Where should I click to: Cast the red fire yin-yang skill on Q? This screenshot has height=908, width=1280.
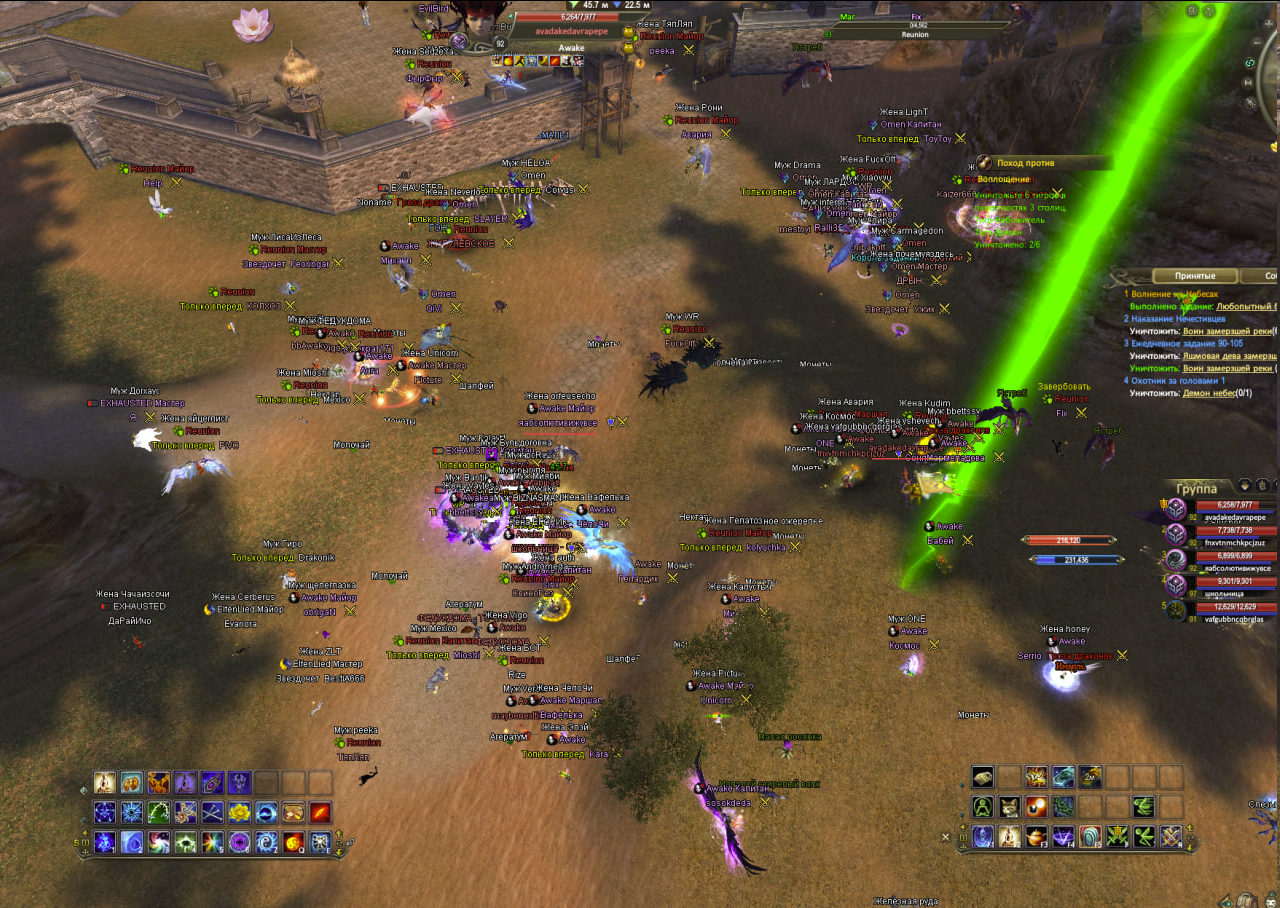(293, 842)
